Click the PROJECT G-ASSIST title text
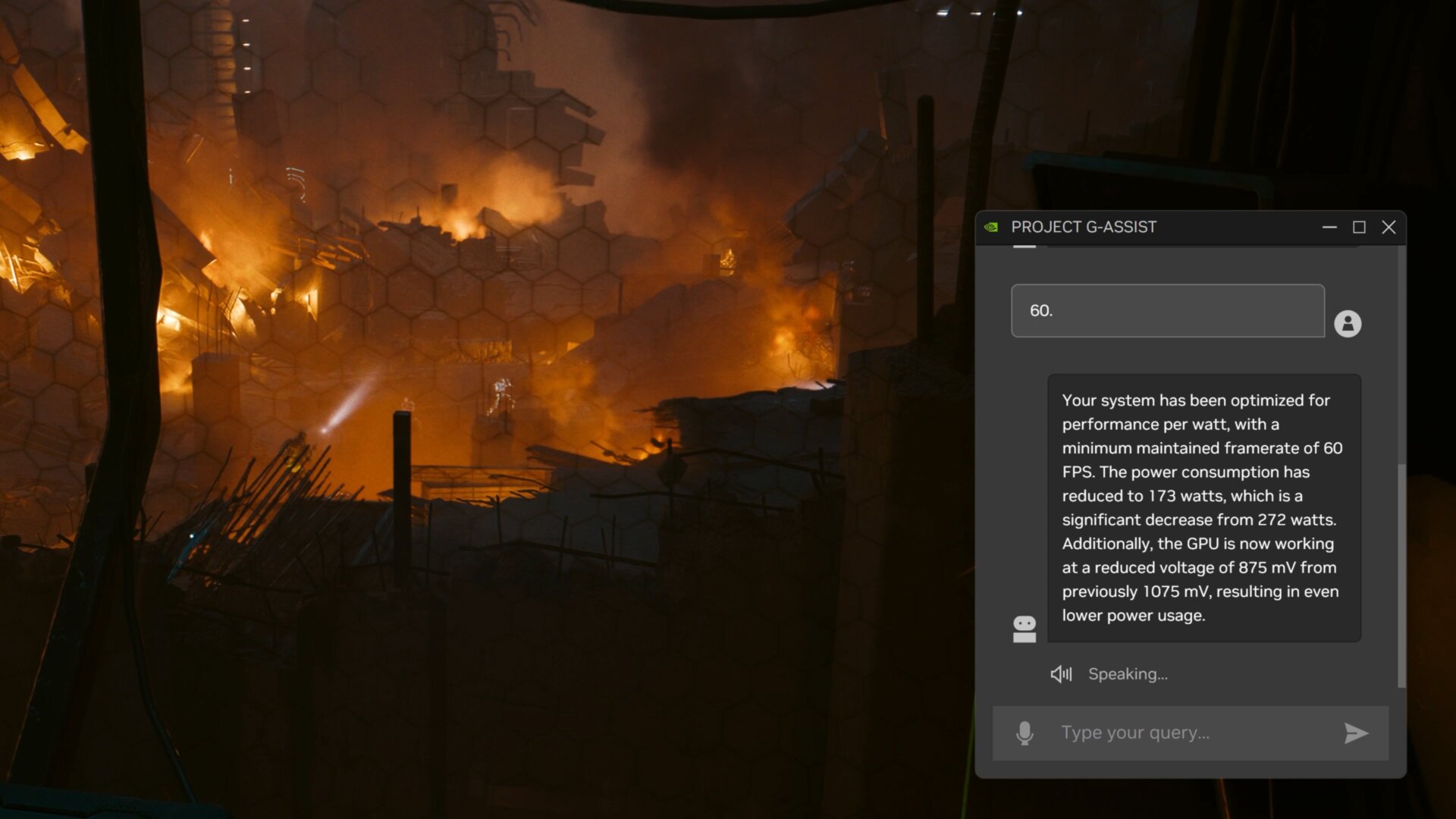 tap(1083, 227)
